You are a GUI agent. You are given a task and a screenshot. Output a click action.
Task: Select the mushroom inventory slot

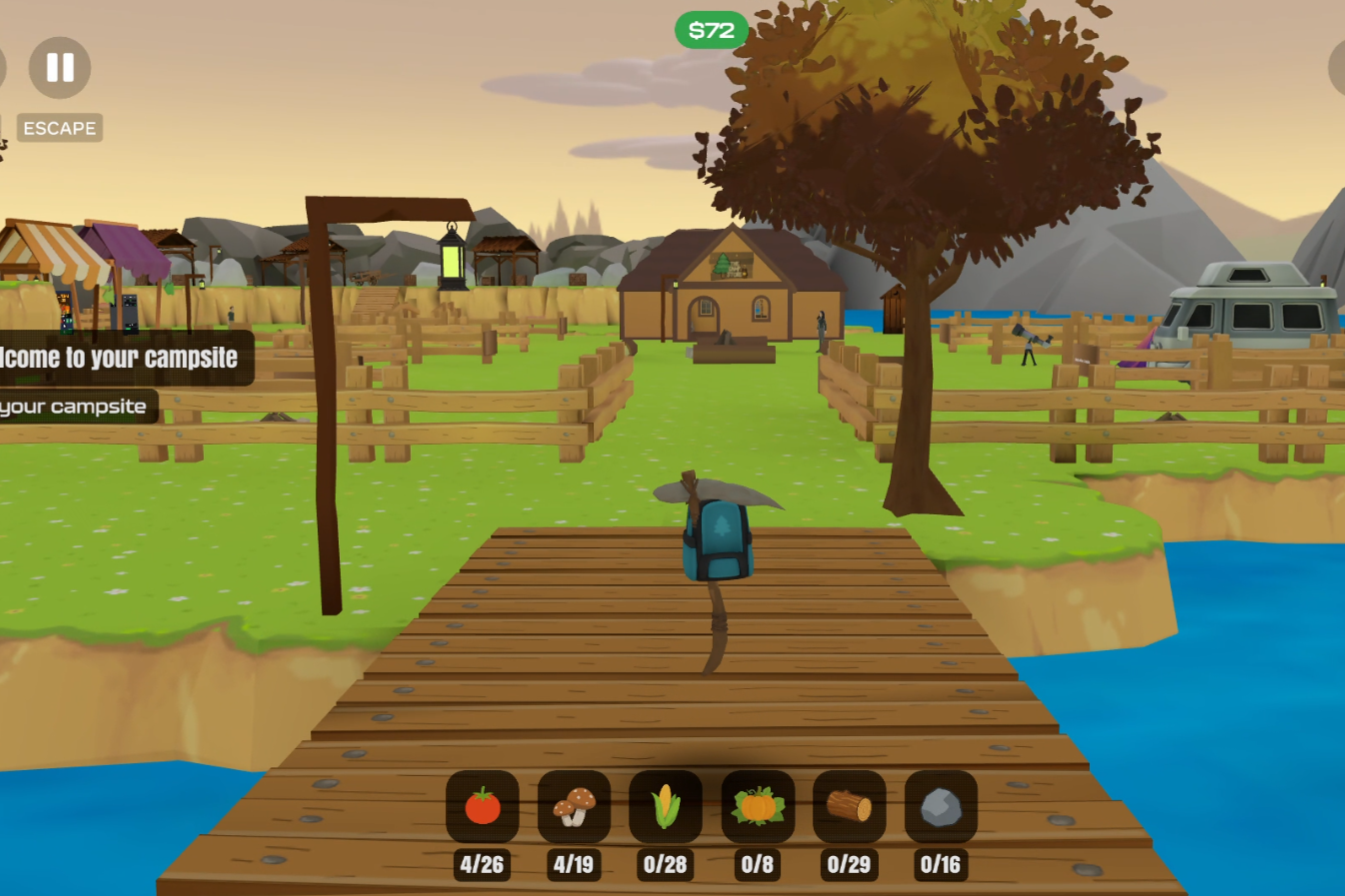[574, 806]
